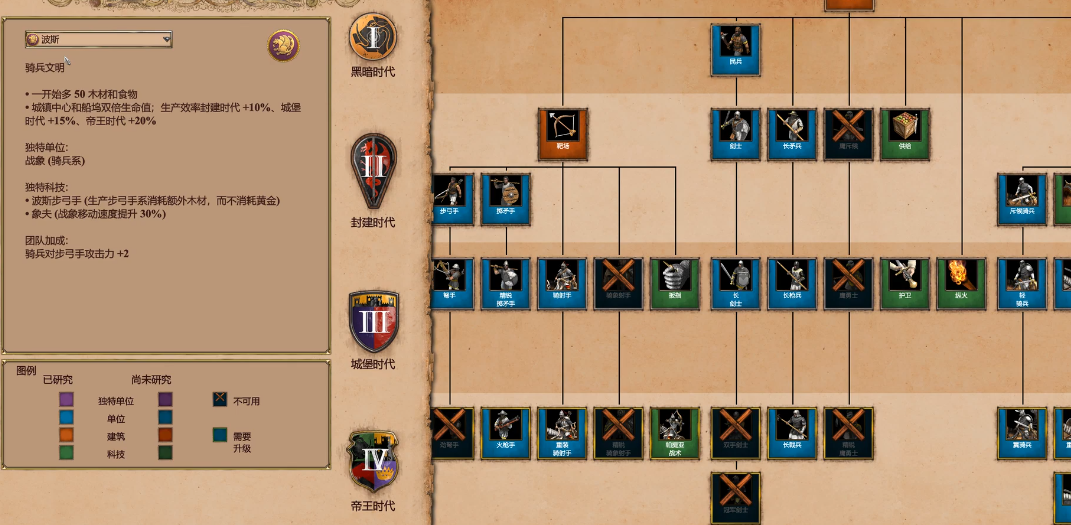Select the 剑士 unit node
This screenshot has width=1071, height=525.
pos(736,134)
